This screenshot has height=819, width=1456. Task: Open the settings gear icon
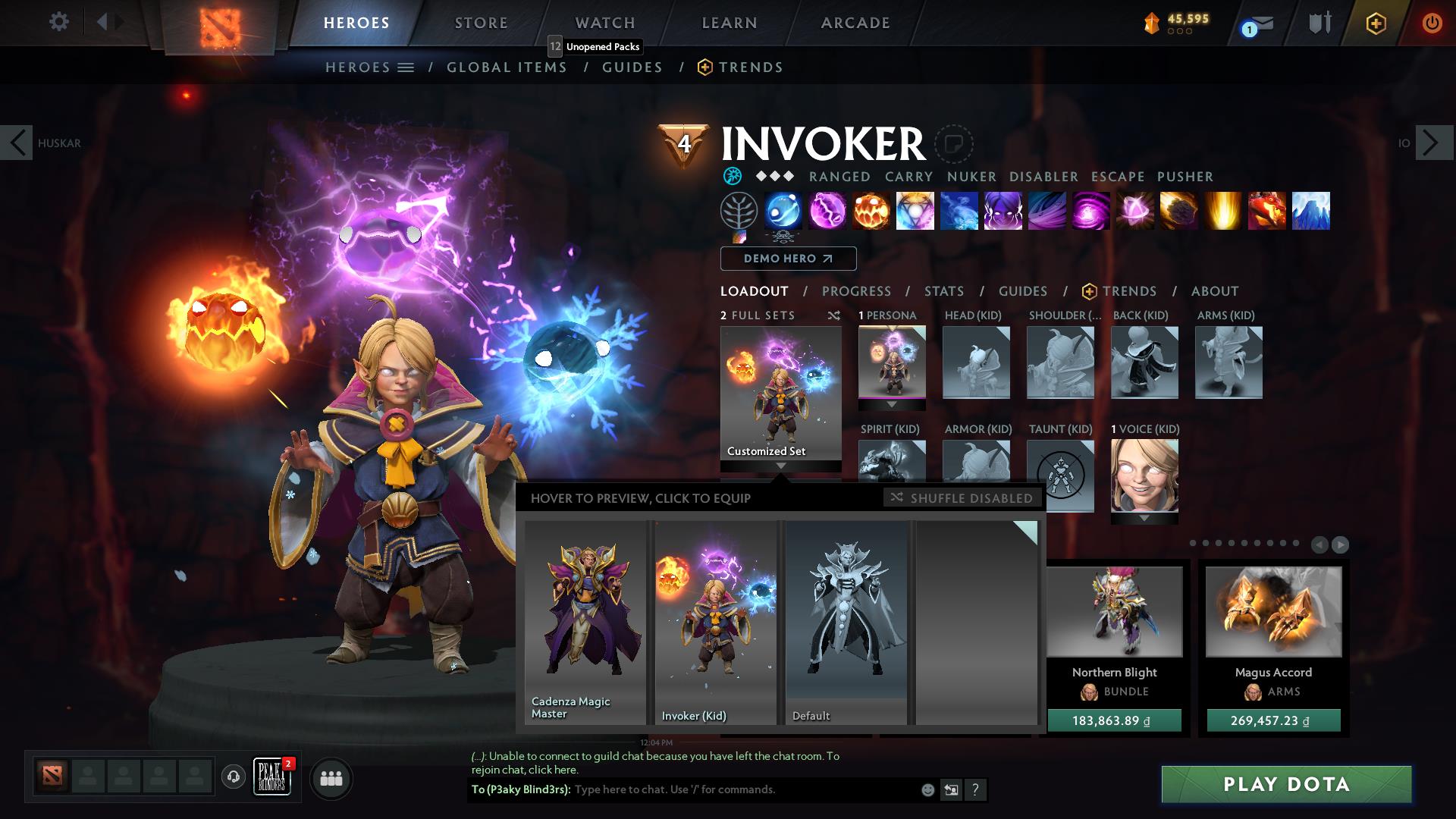[58, 22]
